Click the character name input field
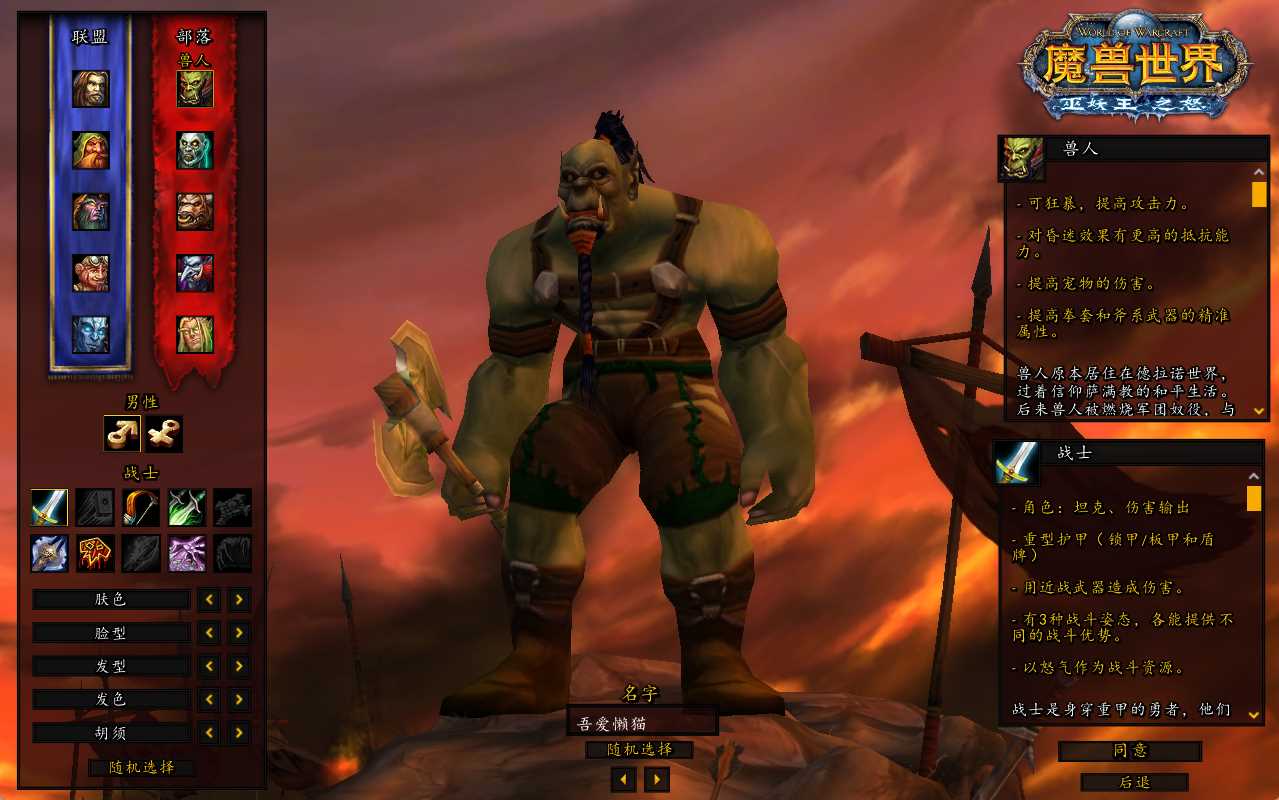Viewport: 1279px width, 800px height. (642, 721)
